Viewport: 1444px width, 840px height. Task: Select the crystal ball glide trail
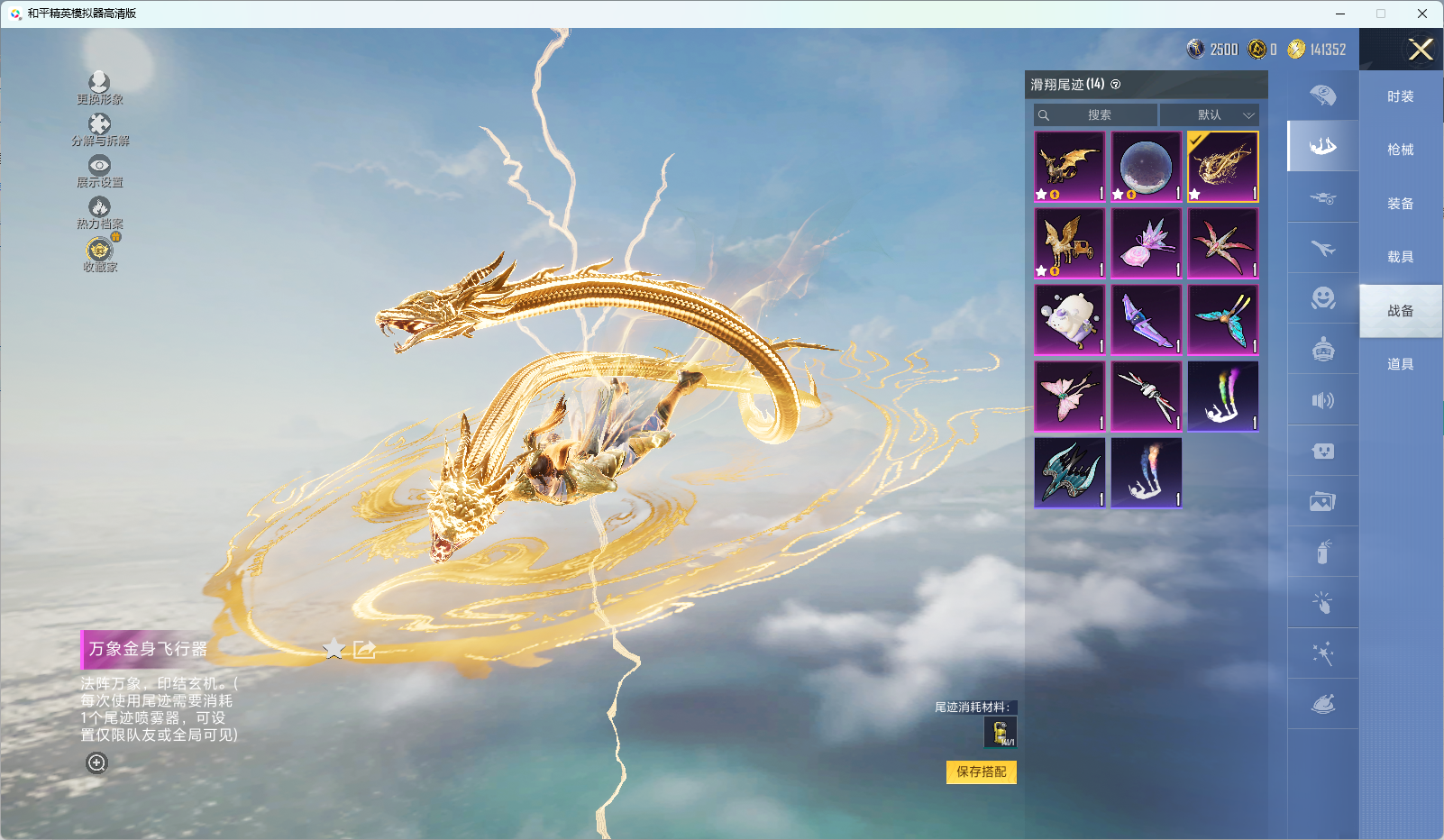click(1146, 168)
